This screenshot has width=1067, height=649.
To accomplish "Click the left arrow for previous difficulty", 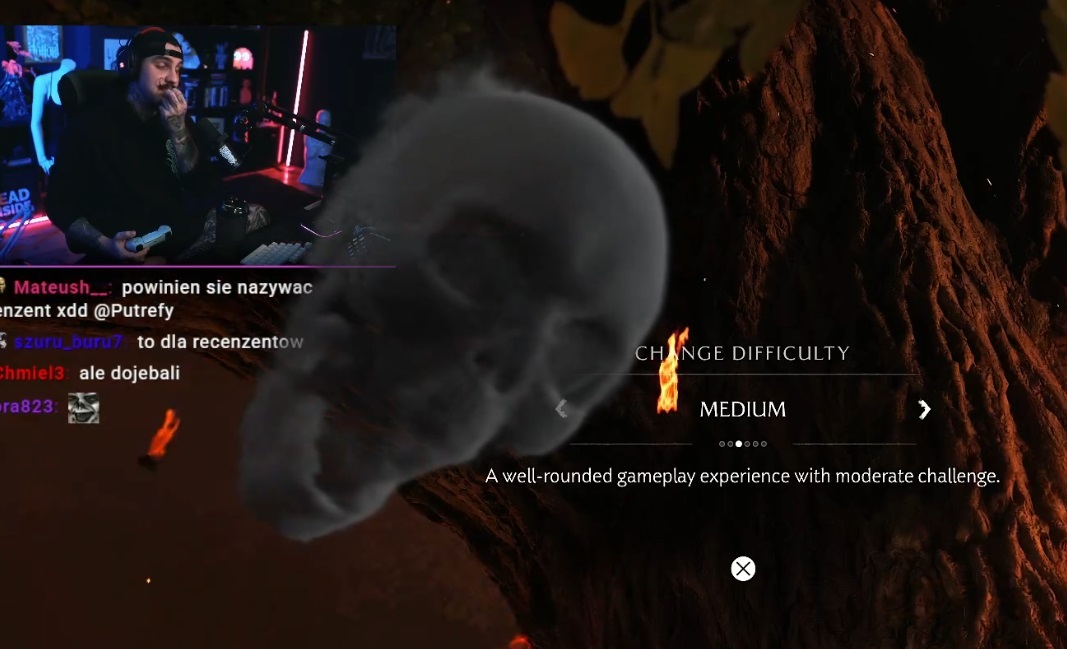I will point(561,409).
